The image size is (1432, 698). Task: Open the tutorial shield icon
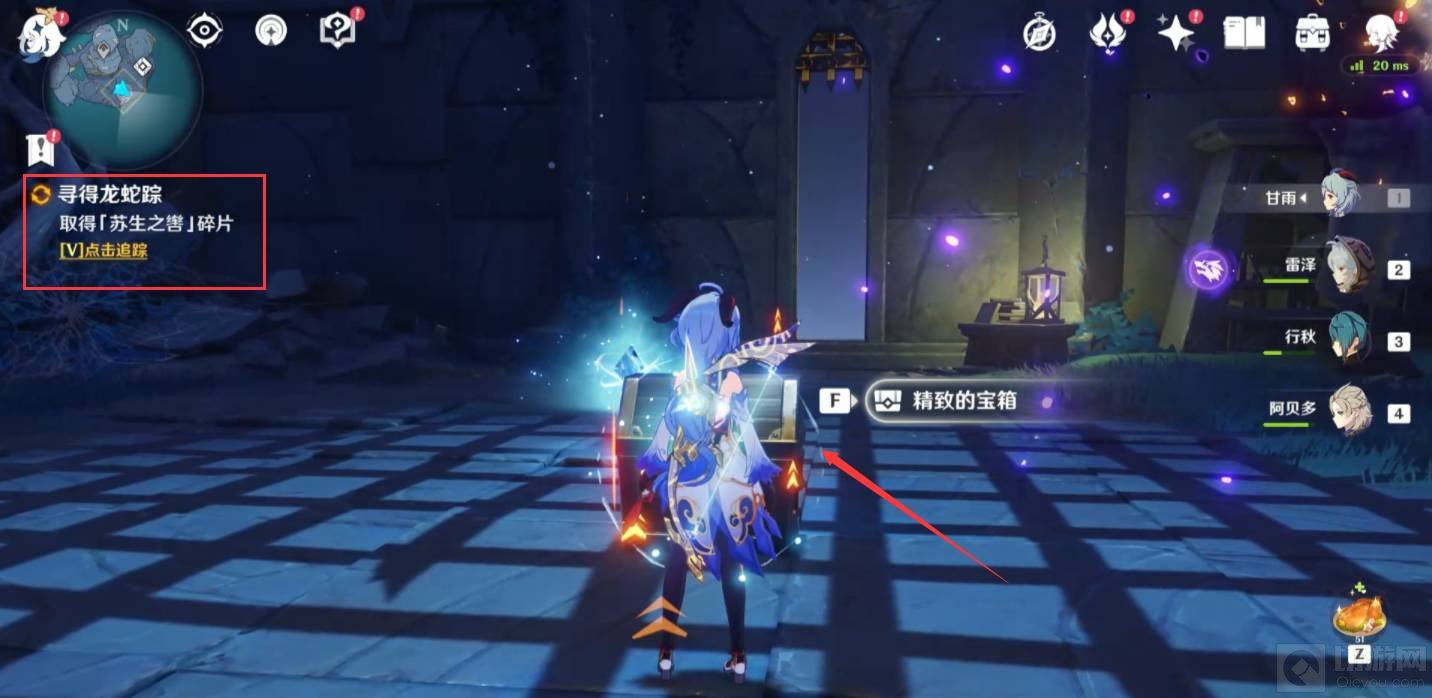click(337, 31)
